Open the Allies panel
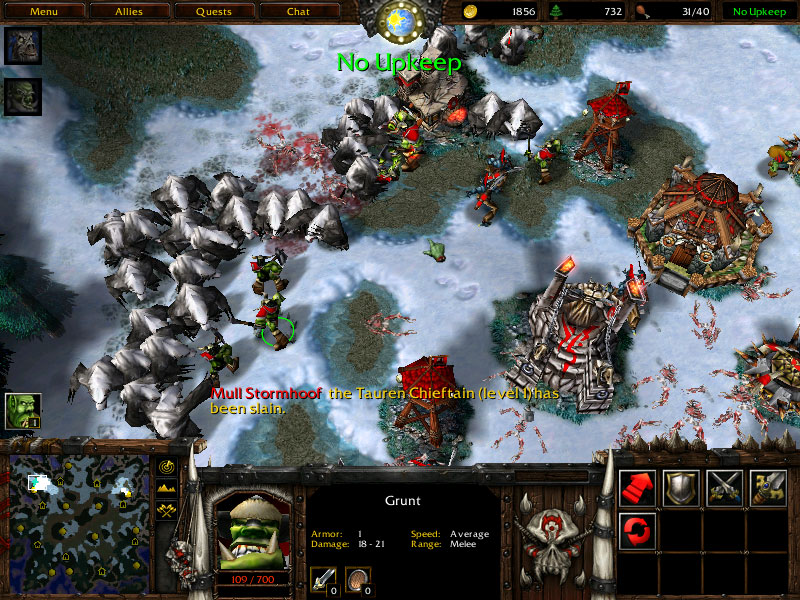 tap(128, 12)
